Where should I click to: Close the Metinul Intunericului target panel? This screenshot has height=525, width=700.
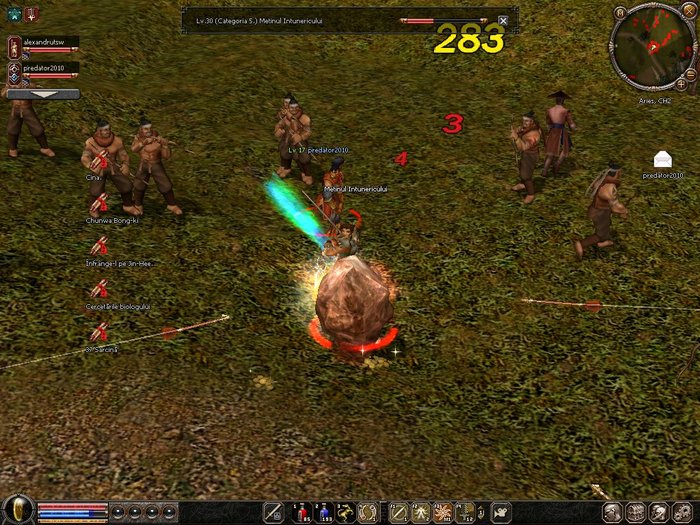(x=503, y=20)
